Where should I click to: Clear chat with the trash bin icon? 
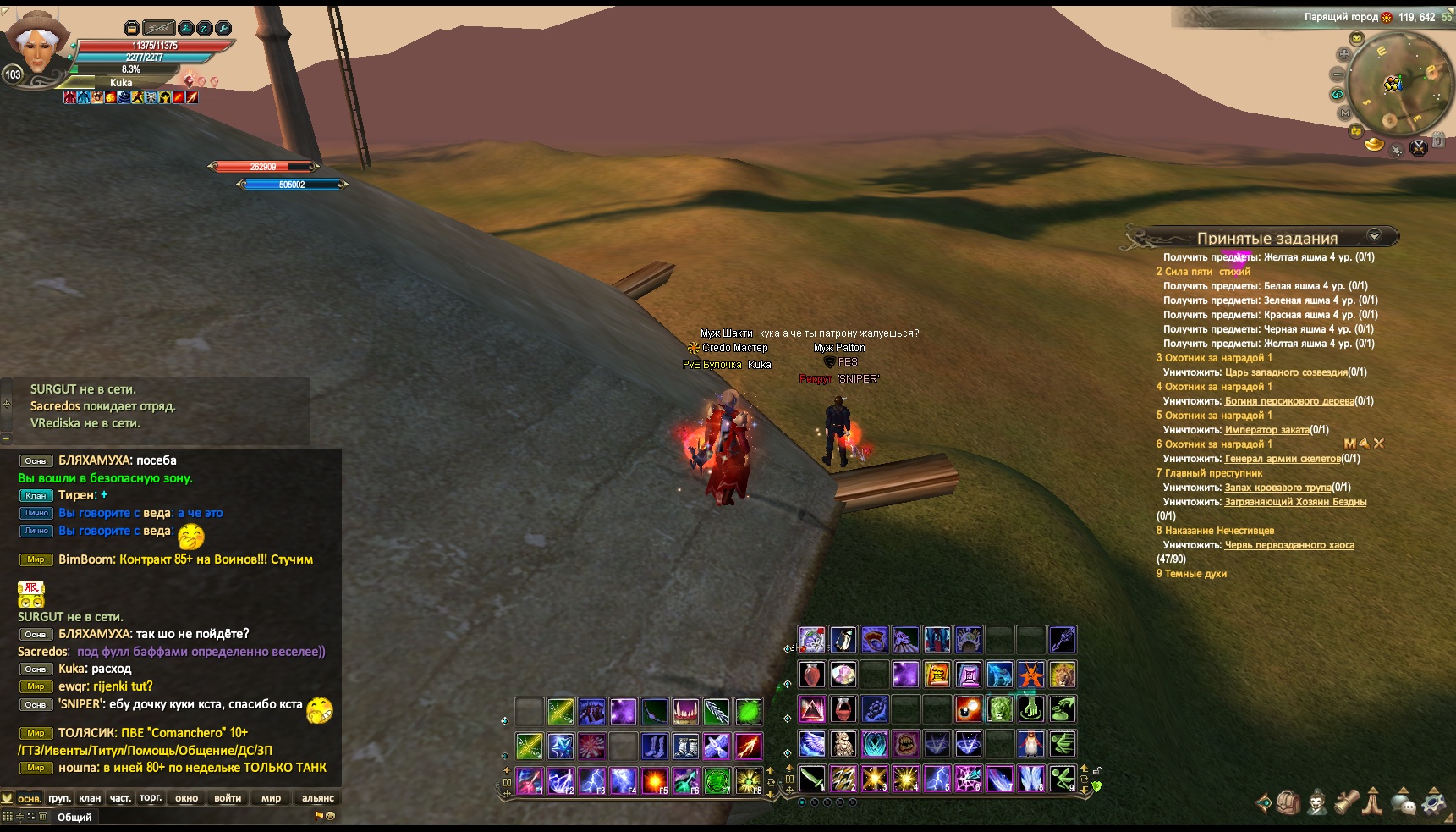43,816
